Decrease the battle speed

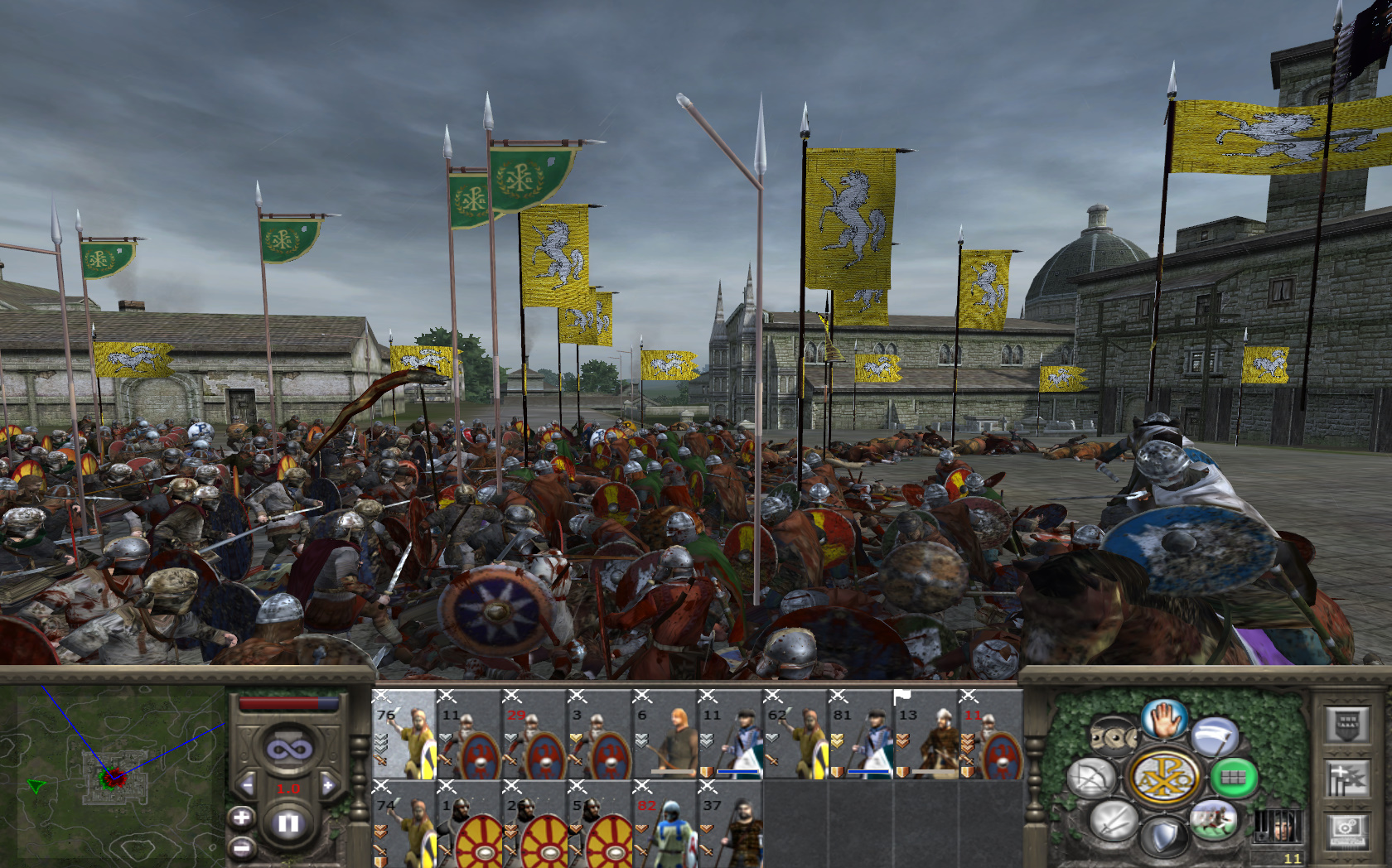click(x=246, y=784)
